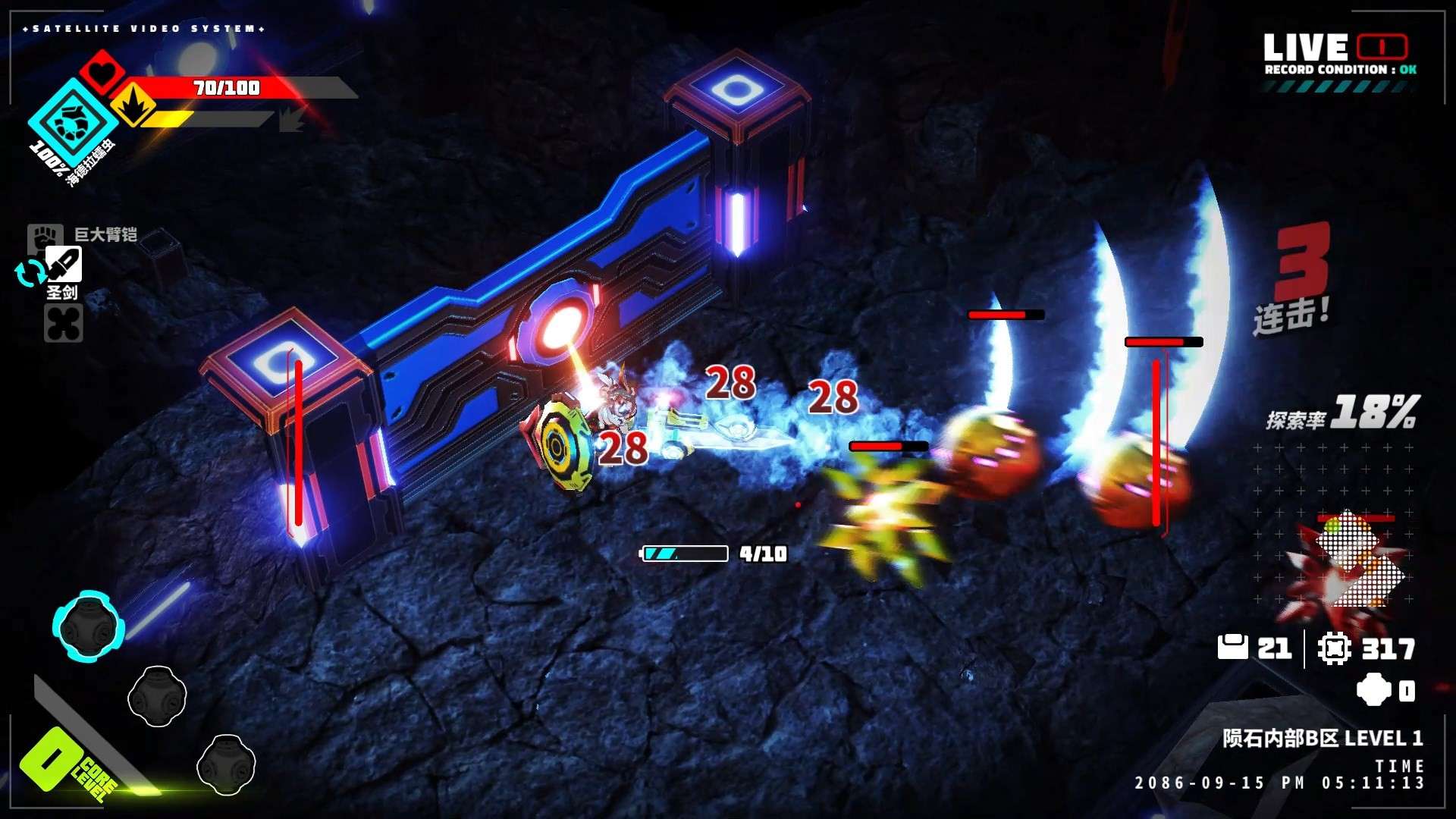Select the cyan-highlighted core orb slot

pyautogui.click(x=89, y=626)
